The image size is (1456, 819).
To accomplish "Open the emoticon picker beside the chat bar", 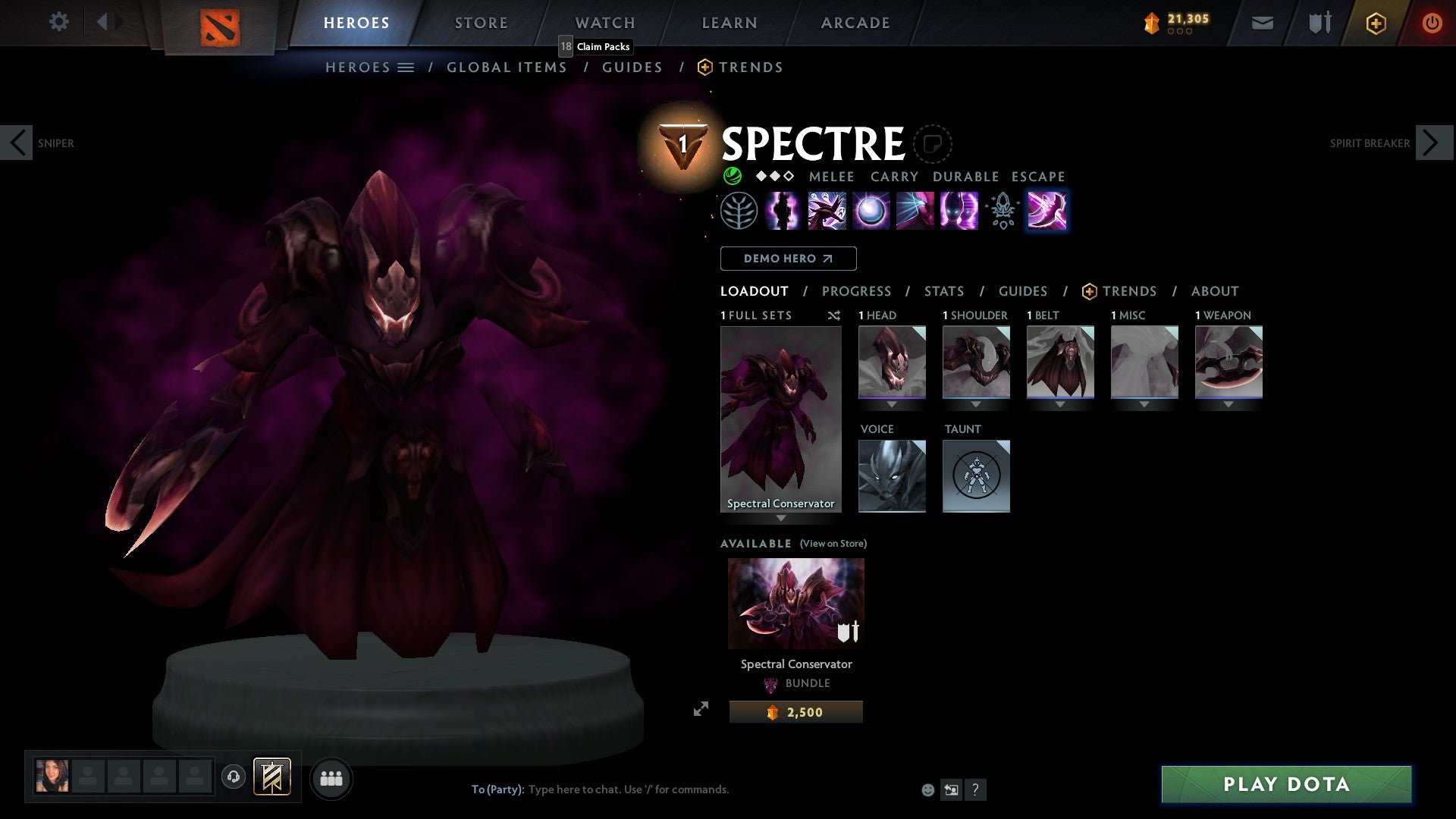I will 927,789.
